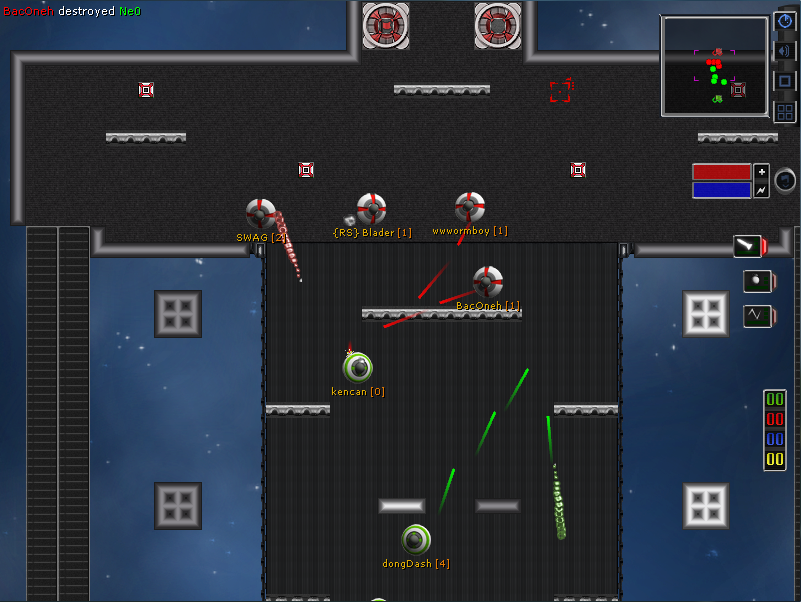This screenshot has width=801, height=602.
Task: Toggle sound with the speaker icon
Action: coord(785,51)
